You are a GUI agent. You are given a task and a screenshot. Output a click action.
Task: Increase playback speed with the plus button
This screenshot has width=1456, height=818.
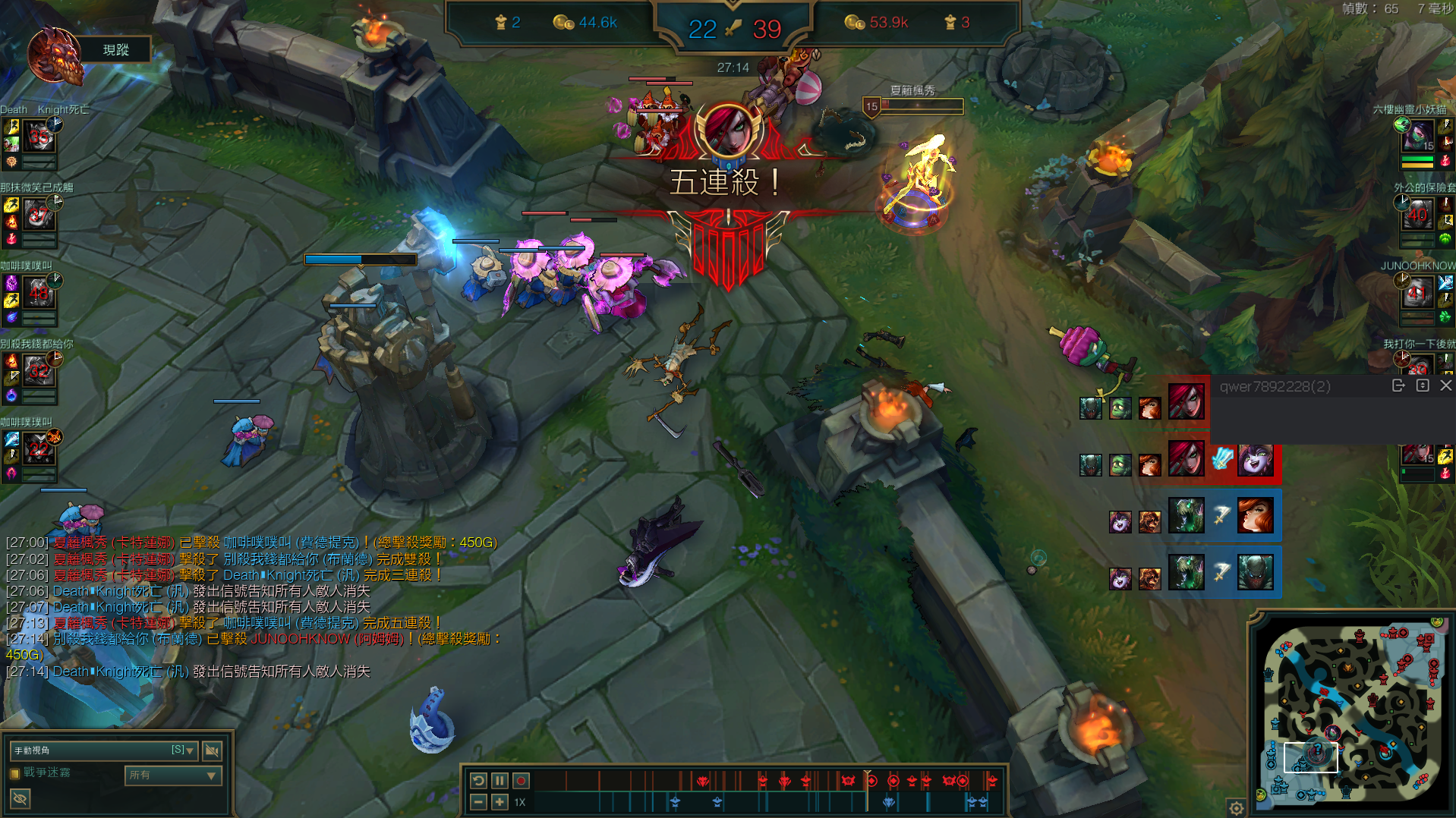click(x=500, y=802)
